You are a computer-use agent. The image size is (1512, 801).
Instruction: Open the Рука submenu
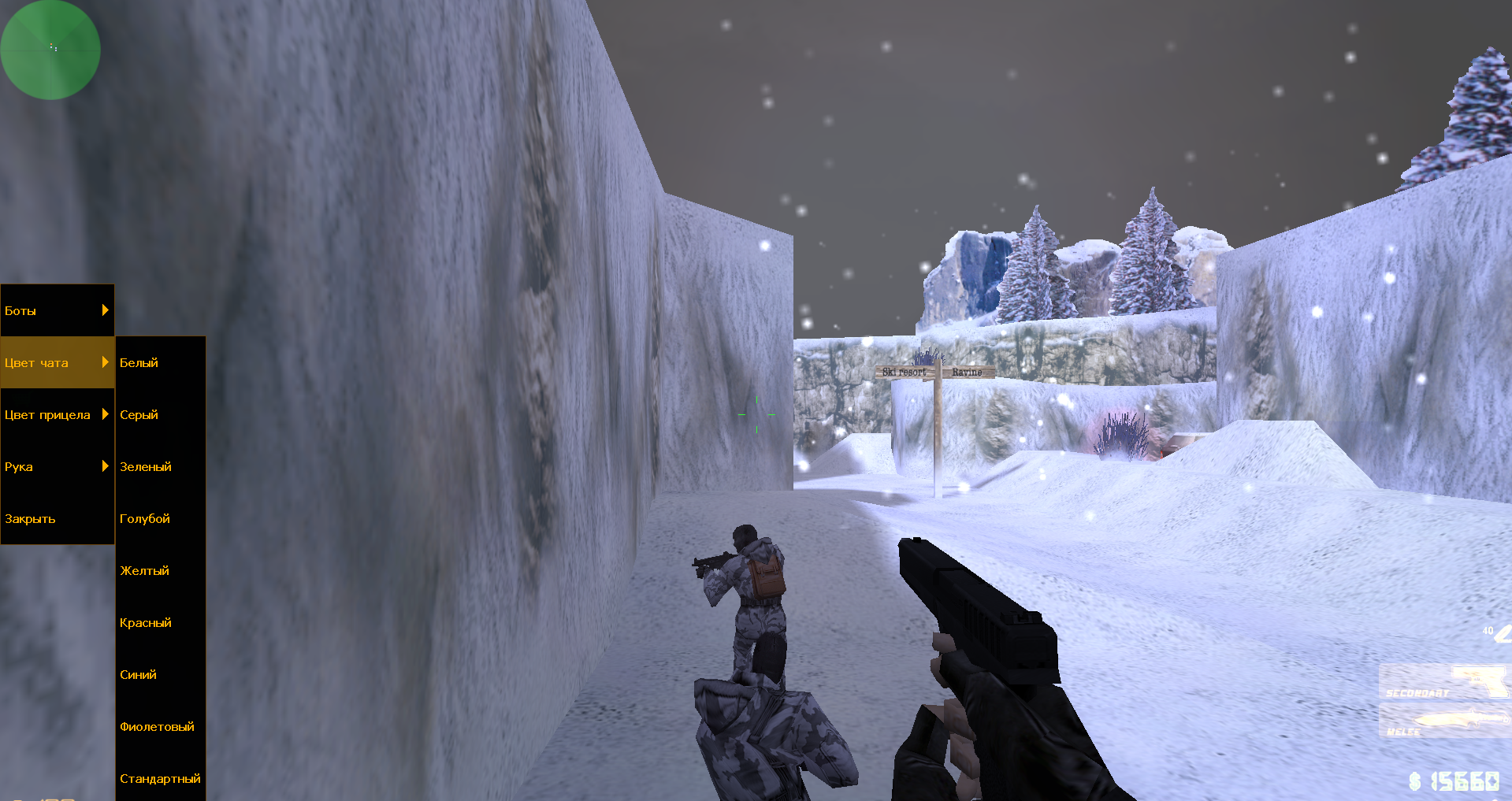click(x=57, y=466)
